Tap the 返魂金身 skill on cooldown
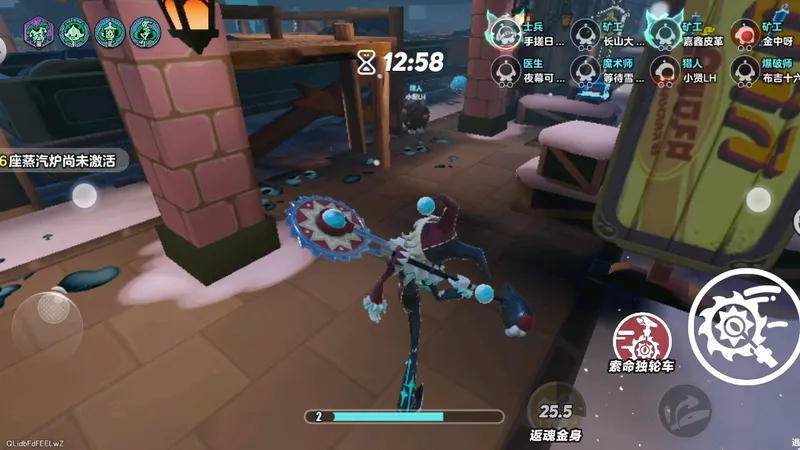This screenshot has width=800, height=450. (556, 410)
